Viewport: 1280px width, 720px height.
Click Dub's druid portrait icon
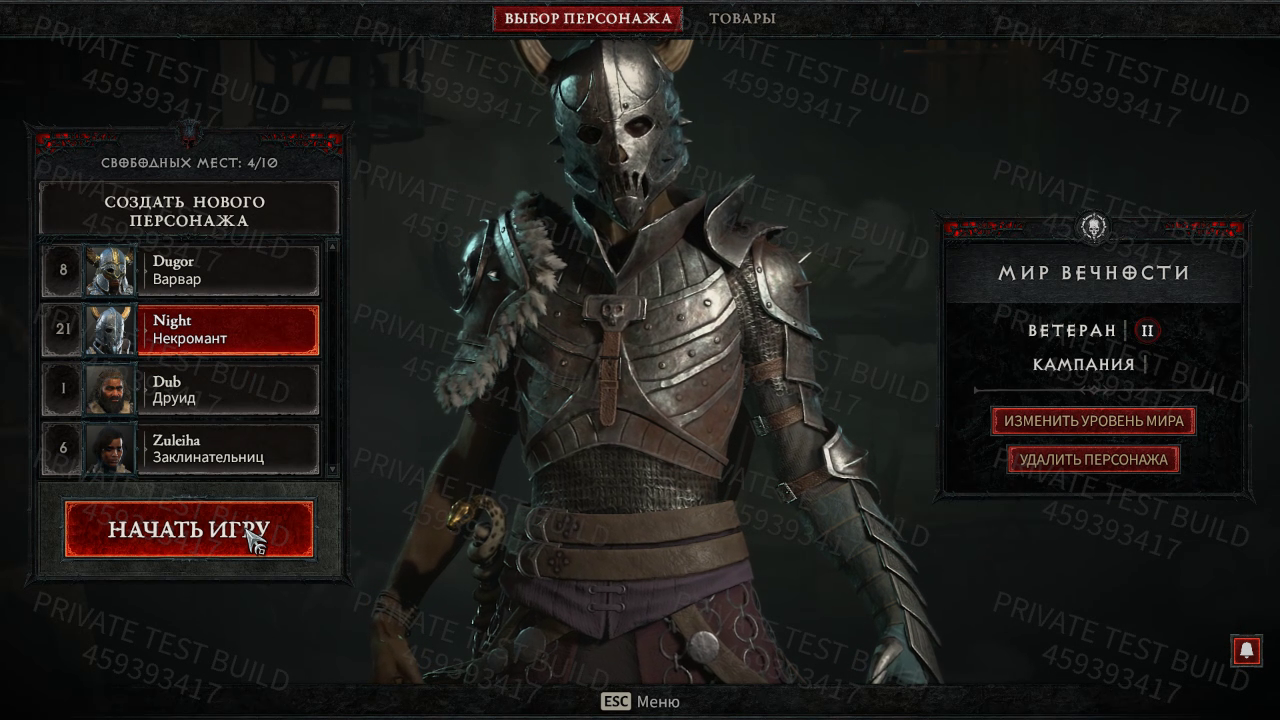pyautogui.click(x=111, y=389)
